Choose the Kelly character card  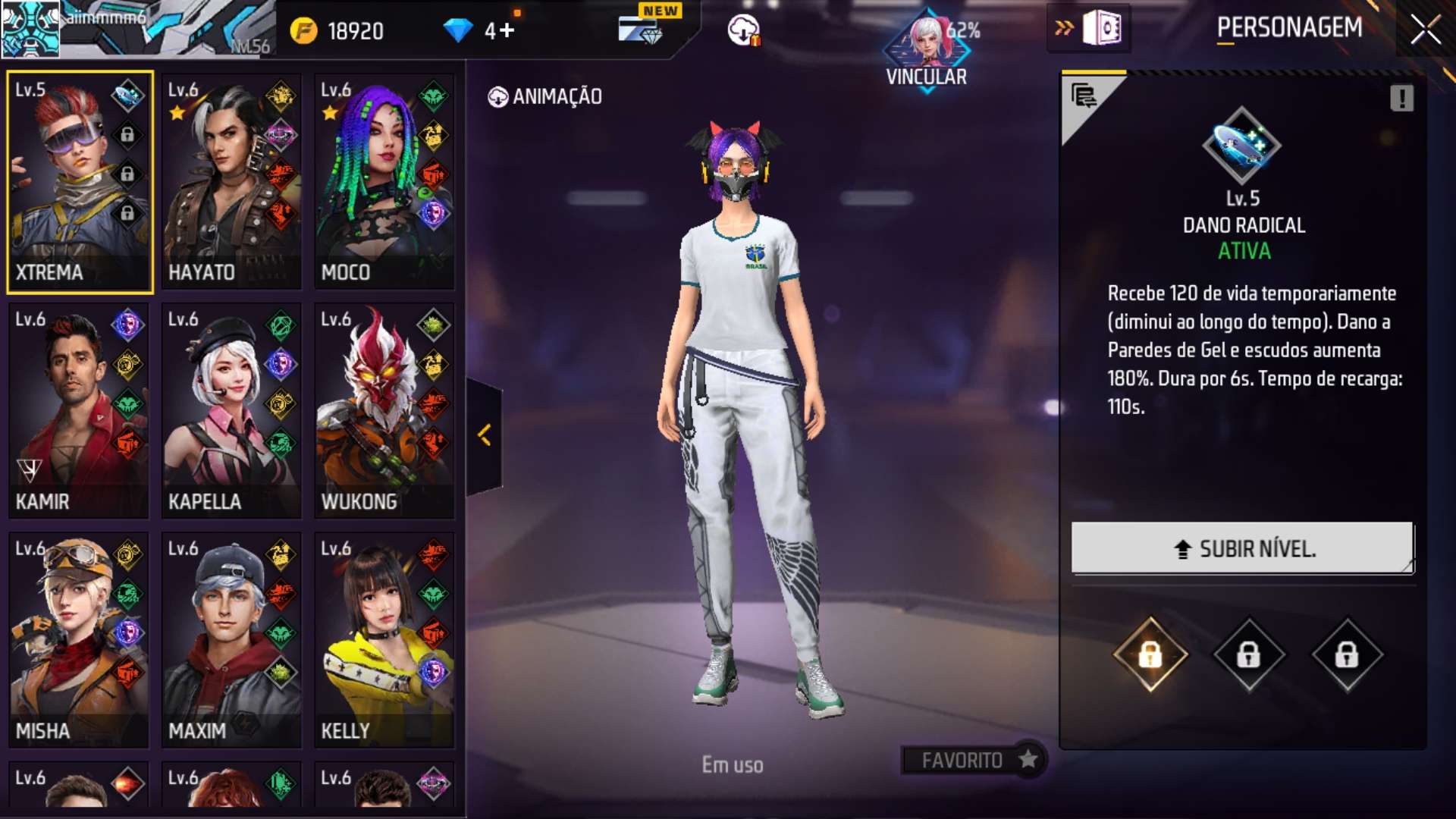(384, 640)
